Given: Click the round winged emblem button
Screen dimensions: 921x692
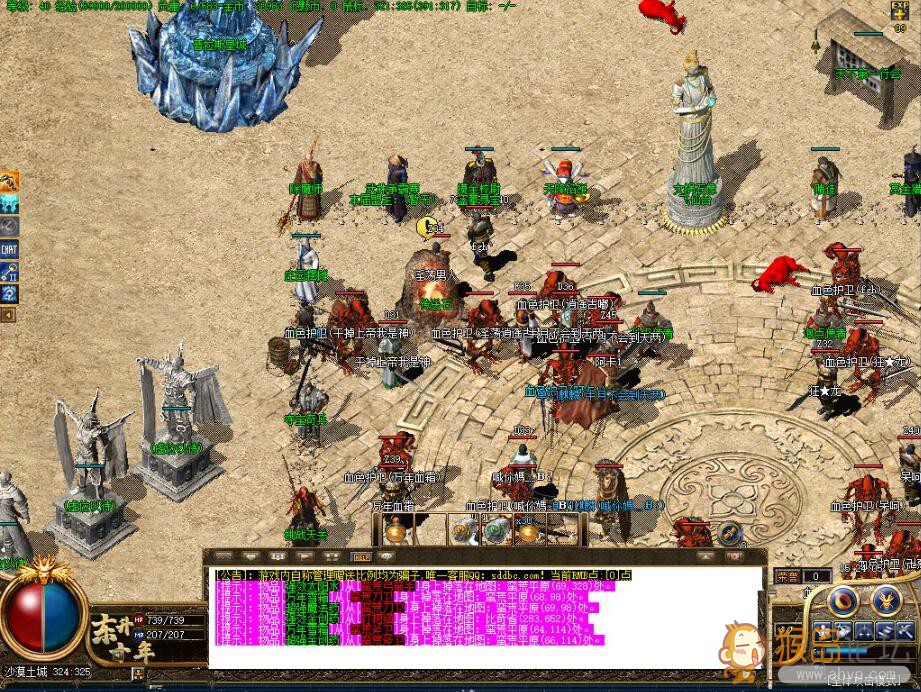Looking at the screenshot, I should pyautogui.click(x=886, y=601).
